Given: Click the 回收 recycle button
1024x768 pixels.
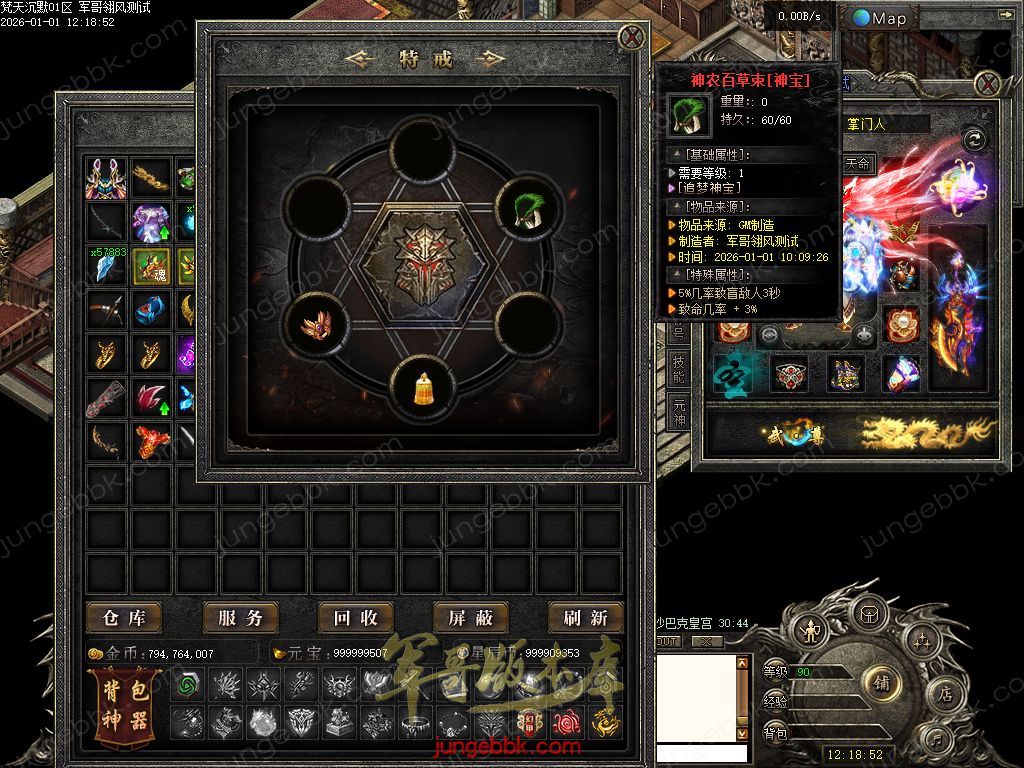Looking at the screenshot, I should 356,618.
